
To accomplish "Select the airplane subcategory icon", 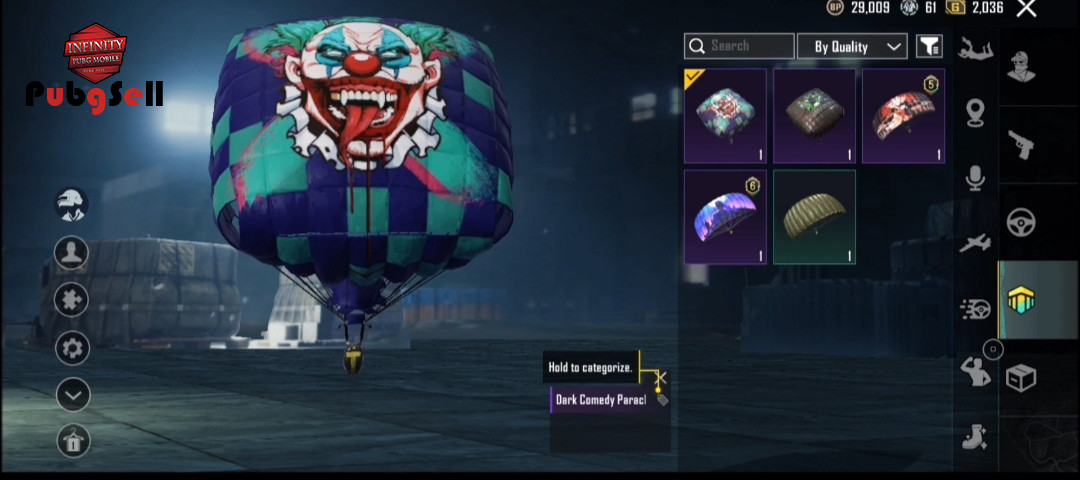I will coord(975,243).
